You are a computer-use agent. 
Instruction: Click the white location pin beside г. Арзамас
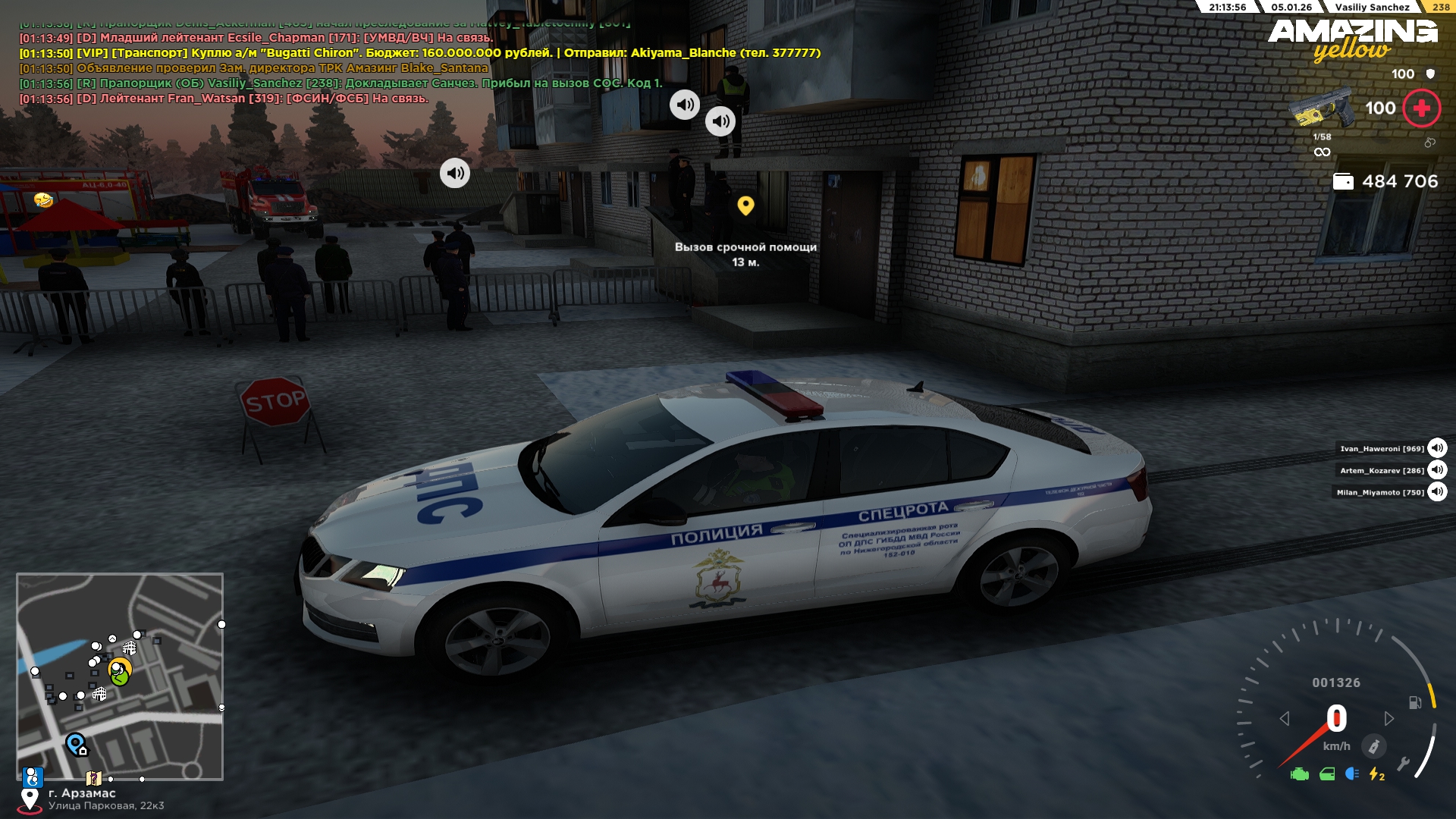click(x=30, y=799)
